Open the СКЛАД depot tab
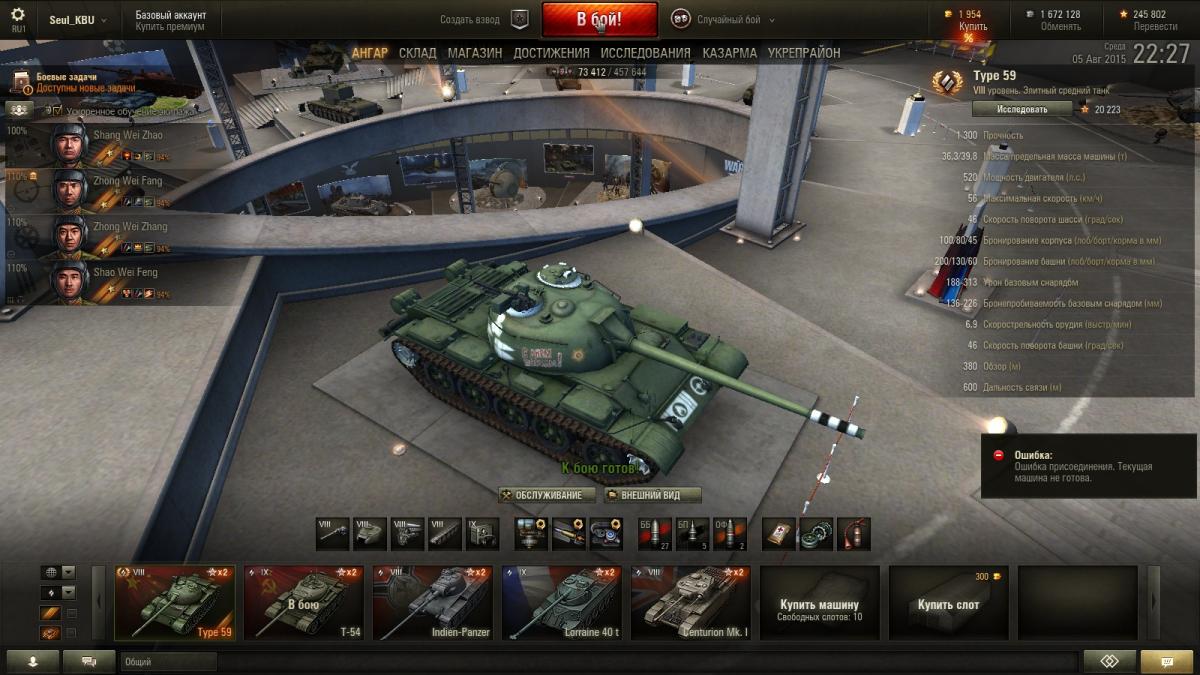The width and height of the screenshot is (1200, 675). (x=417, y=53)
